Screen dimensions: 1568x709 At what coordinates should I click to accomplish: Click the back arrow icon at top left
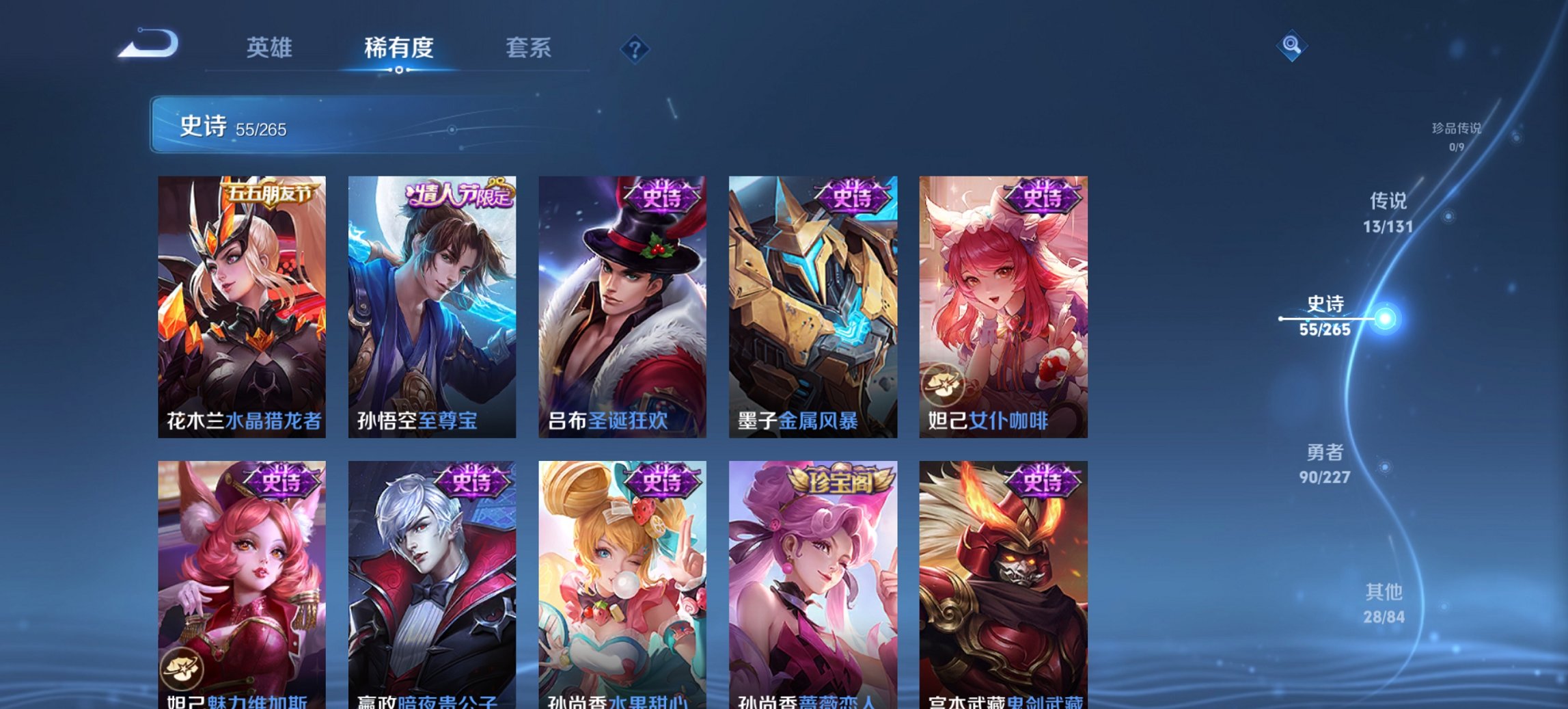click(x=147, y=42)
